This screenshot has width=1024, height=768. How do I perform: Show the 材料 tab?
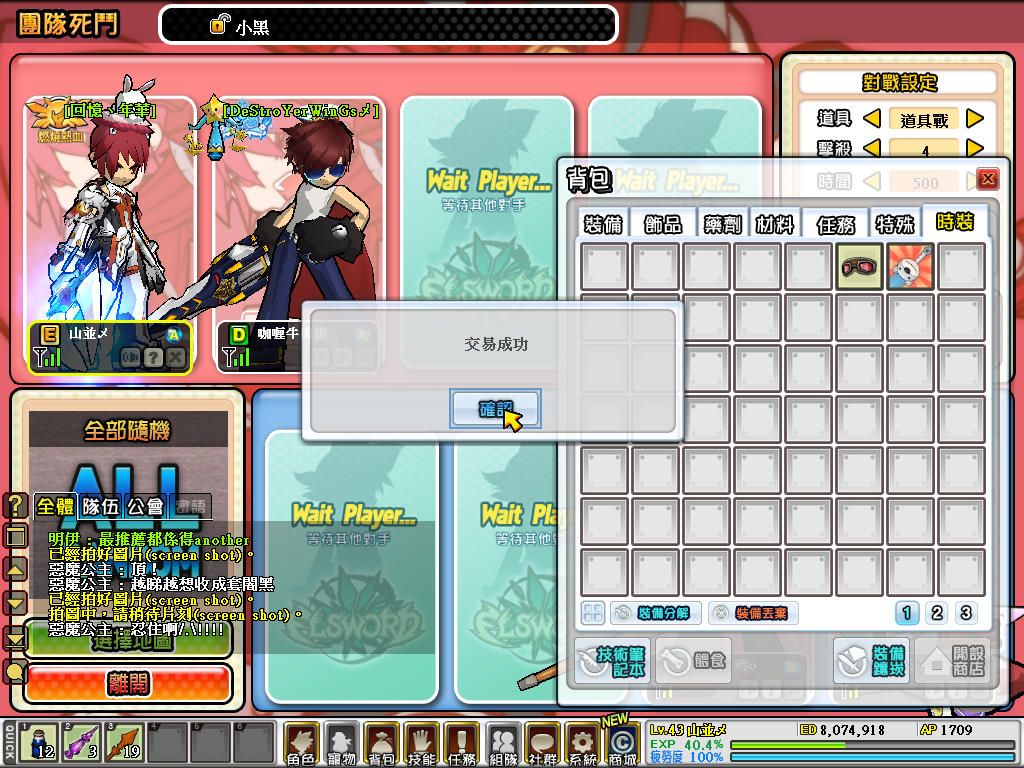tap(775, 224)
